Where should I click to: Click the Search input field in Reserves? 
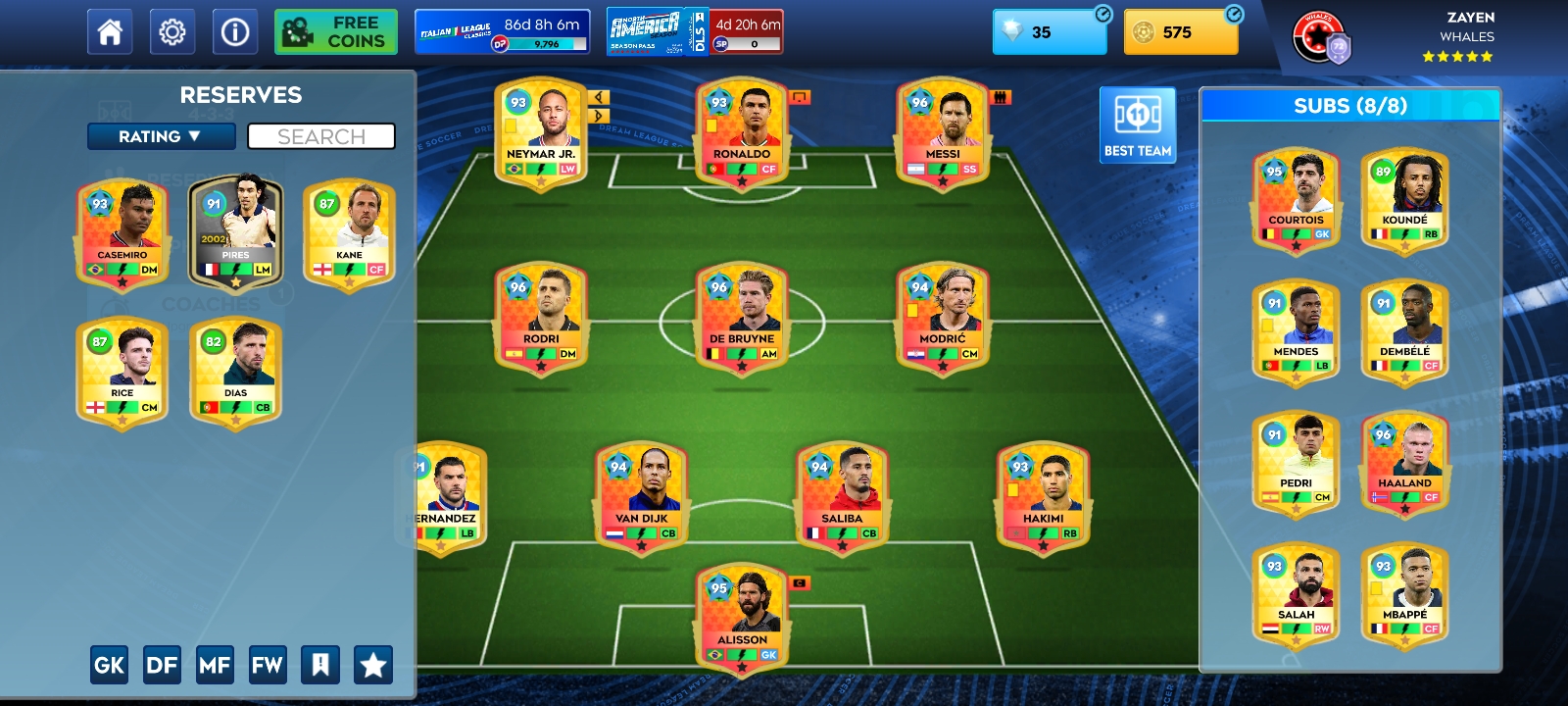point(321,136)
